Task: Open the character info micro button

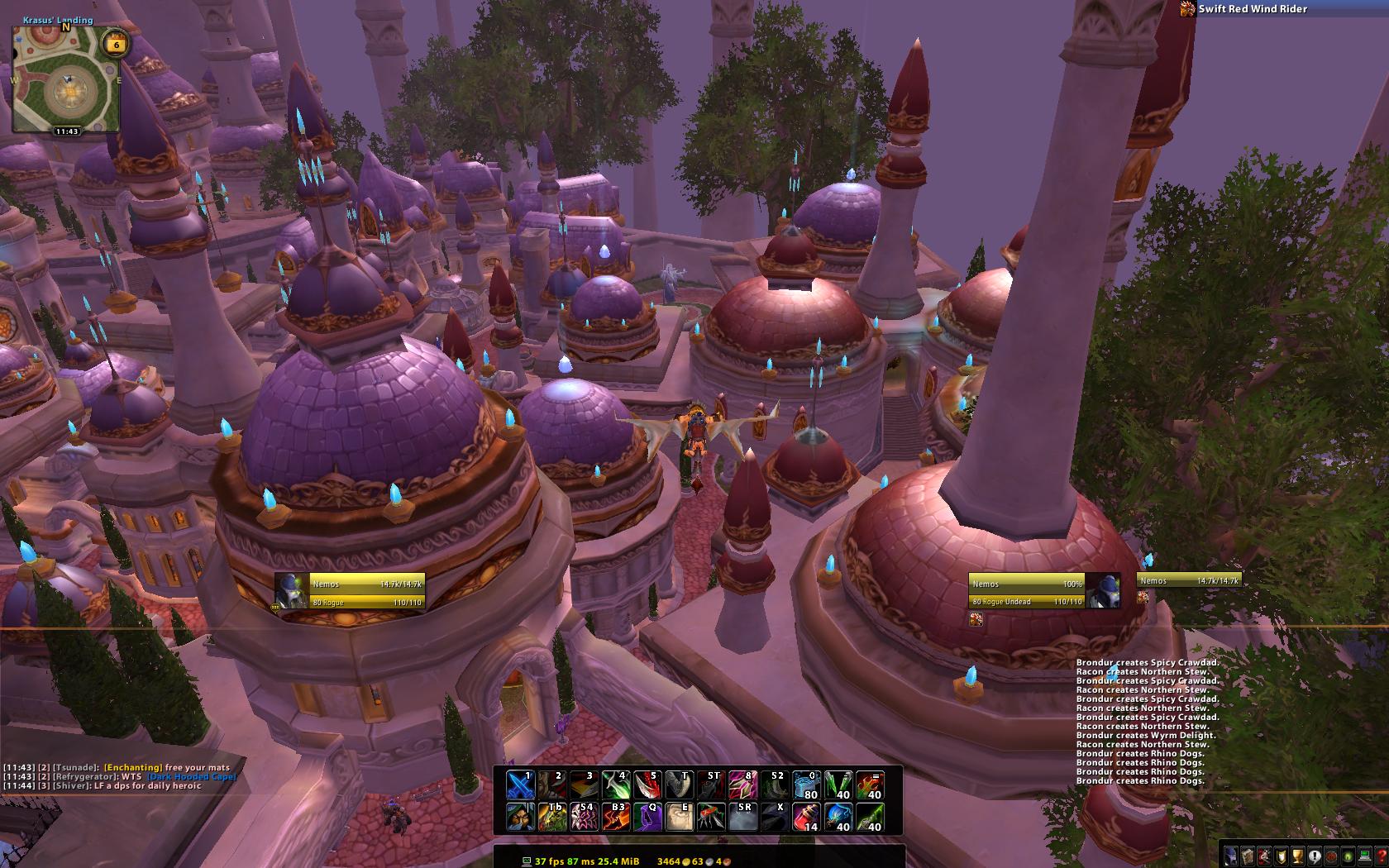Action: (1233, 856)
